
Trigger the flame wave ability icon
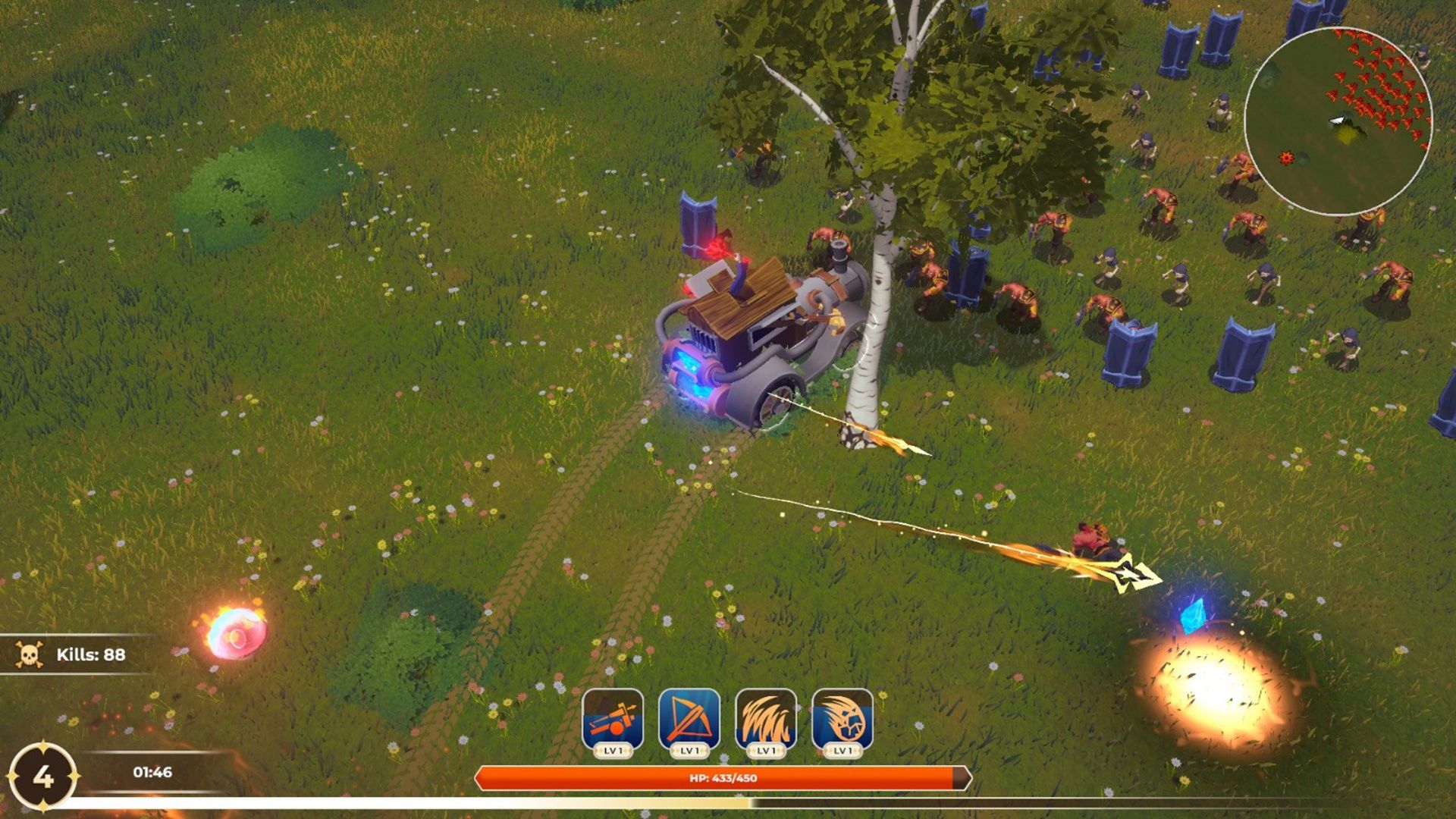[x=766, y=719]
